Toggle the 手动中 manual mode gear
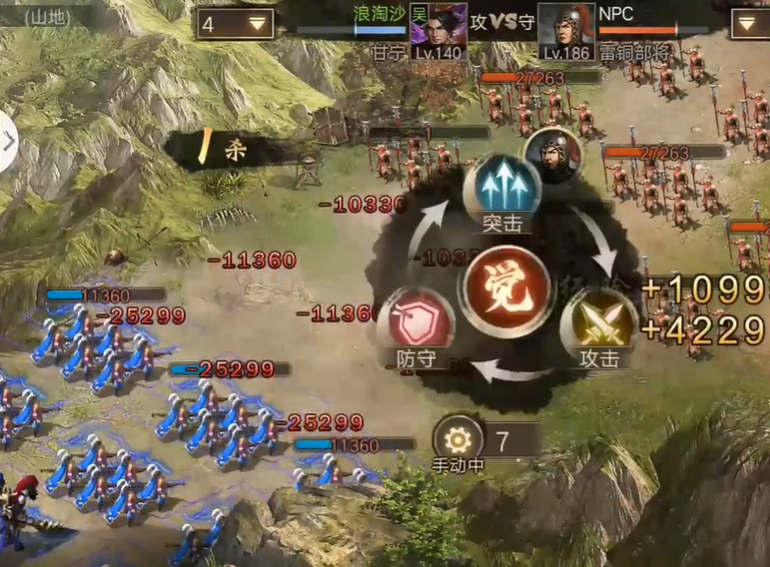This screenshot has width=770, height=567. tap(458, 438)
